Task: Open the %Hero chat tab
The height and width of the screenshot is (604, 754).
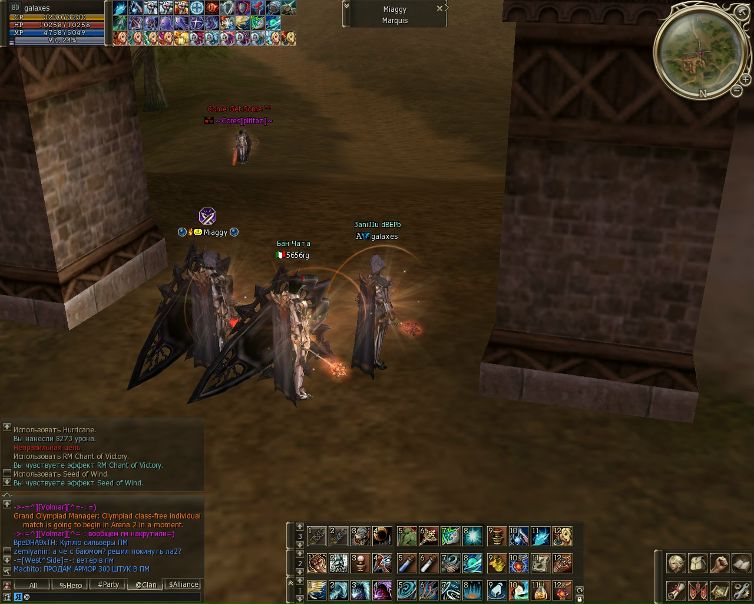Action: (69, 585)
